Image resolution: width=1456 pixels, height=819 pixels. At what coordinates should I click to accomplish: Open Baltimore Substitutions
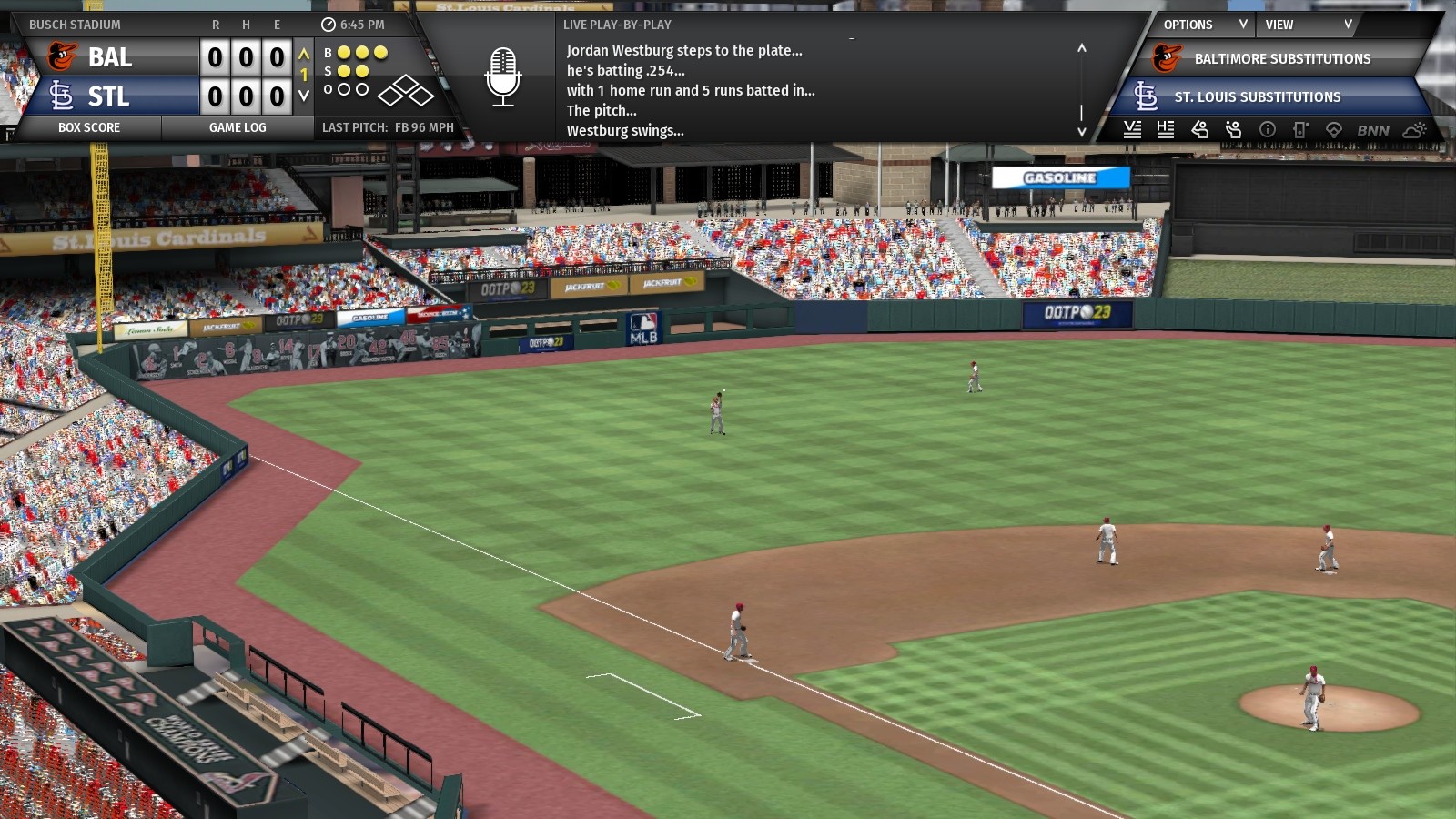(1281, 58)
